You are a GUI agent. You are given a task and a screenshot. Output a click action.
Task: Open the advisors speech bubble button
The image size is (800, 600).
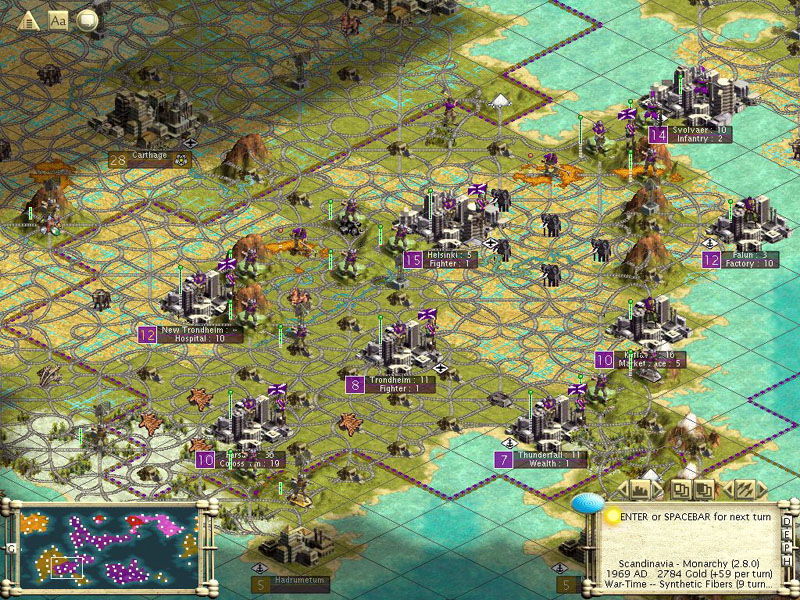pyautogui.click(x=88, y=19)
